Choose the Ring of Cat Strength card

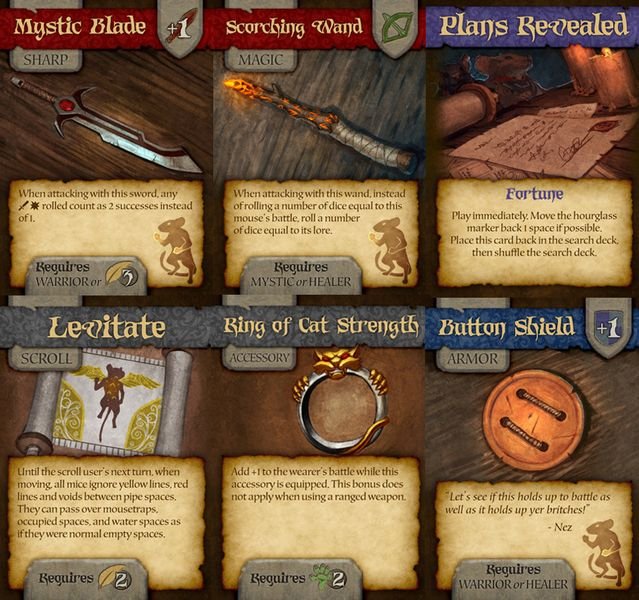[319, 450]
